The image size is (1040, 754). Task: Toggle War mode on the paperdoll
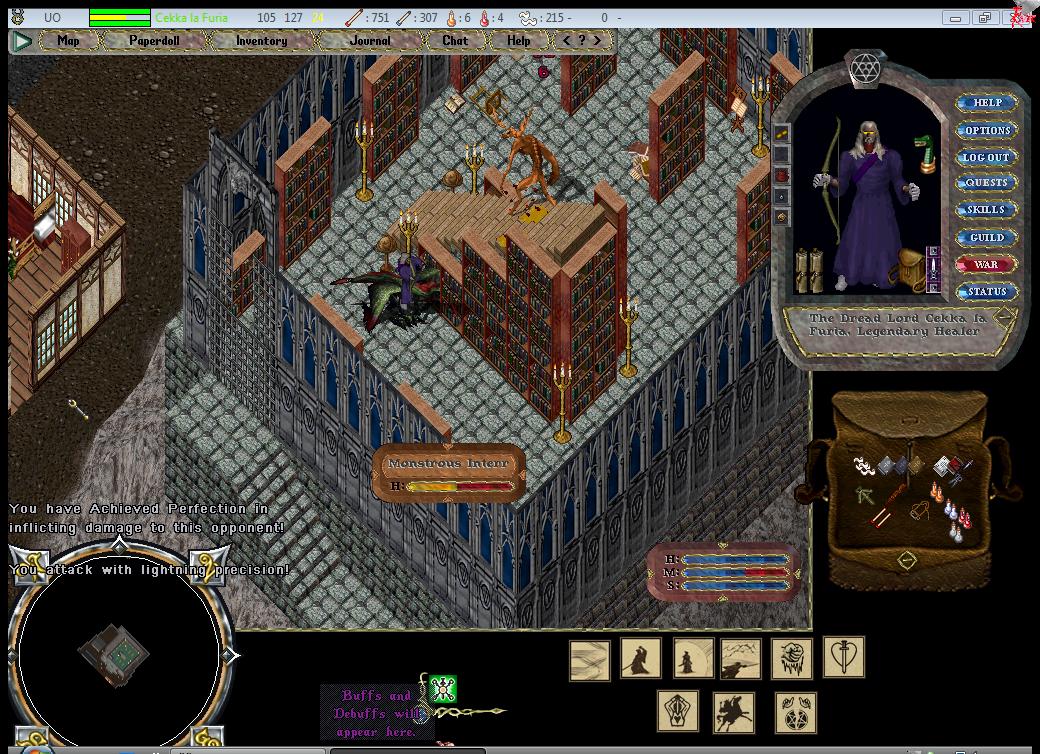(986, 265)
